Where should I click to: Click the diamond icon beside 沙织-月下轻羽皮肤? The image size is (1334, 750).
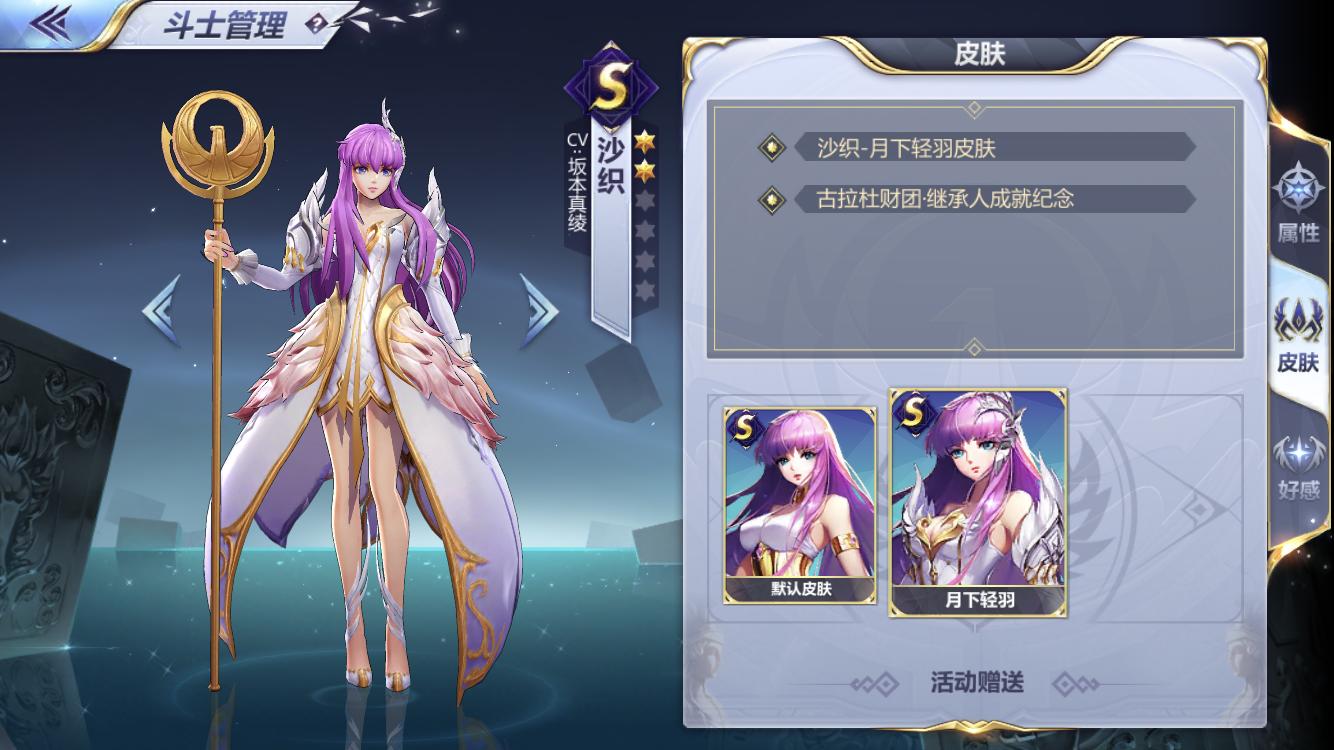coord(772,146)
